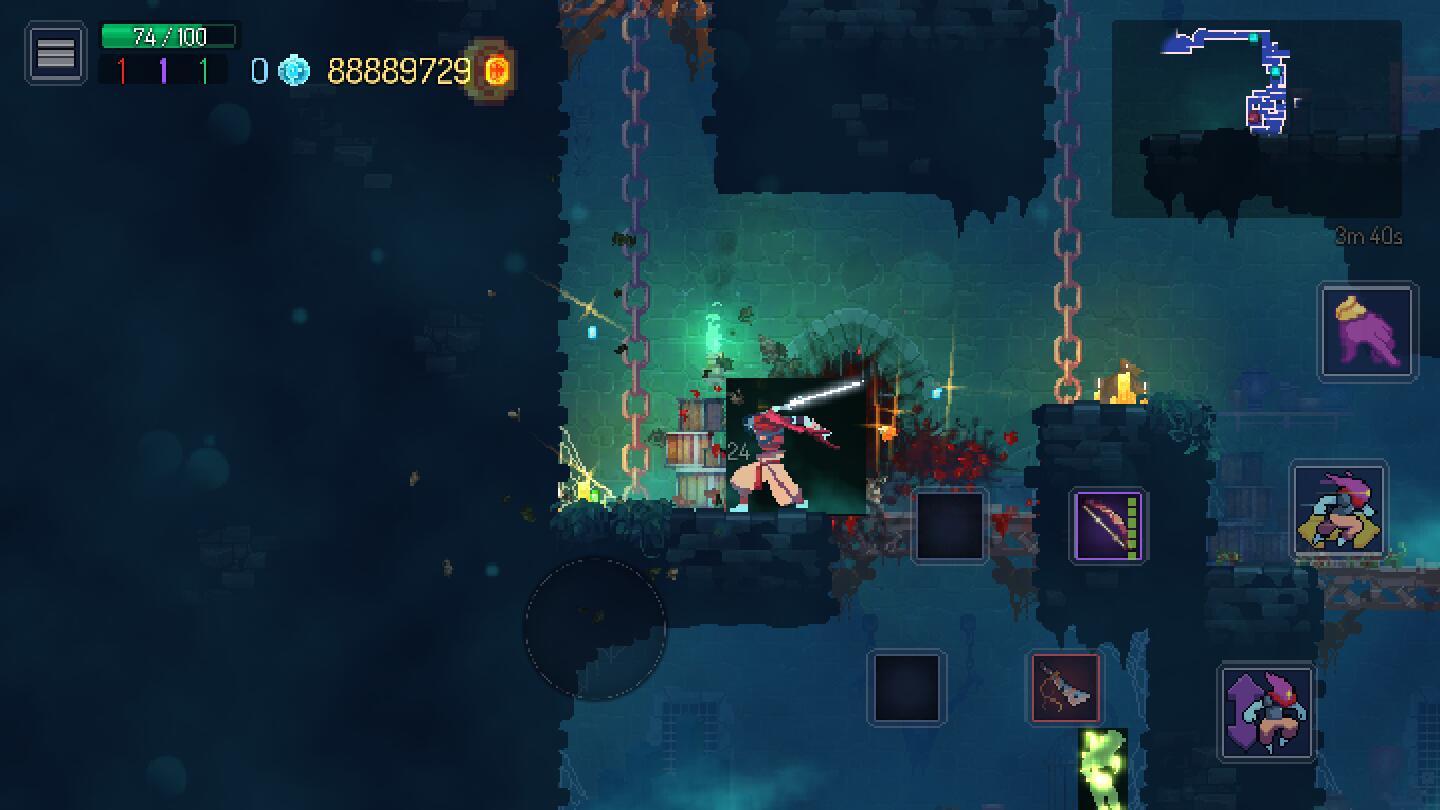The height and width of the screenshot is (810, 1440).
Task: Use the purple health flask button
Action: [1367, 332]
